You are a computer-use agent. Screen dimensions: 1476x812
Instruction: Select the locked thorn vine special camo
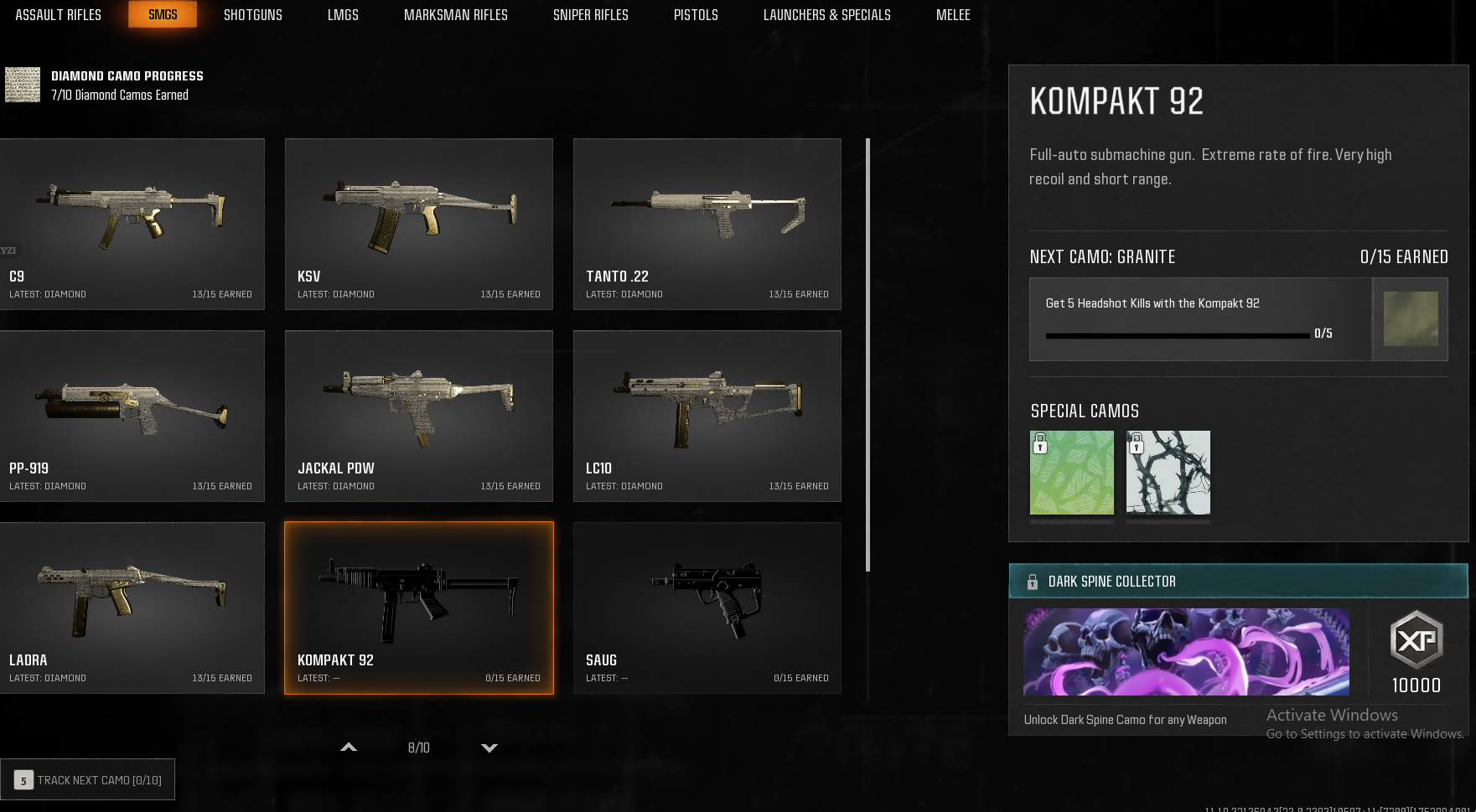coord(1168,473)
